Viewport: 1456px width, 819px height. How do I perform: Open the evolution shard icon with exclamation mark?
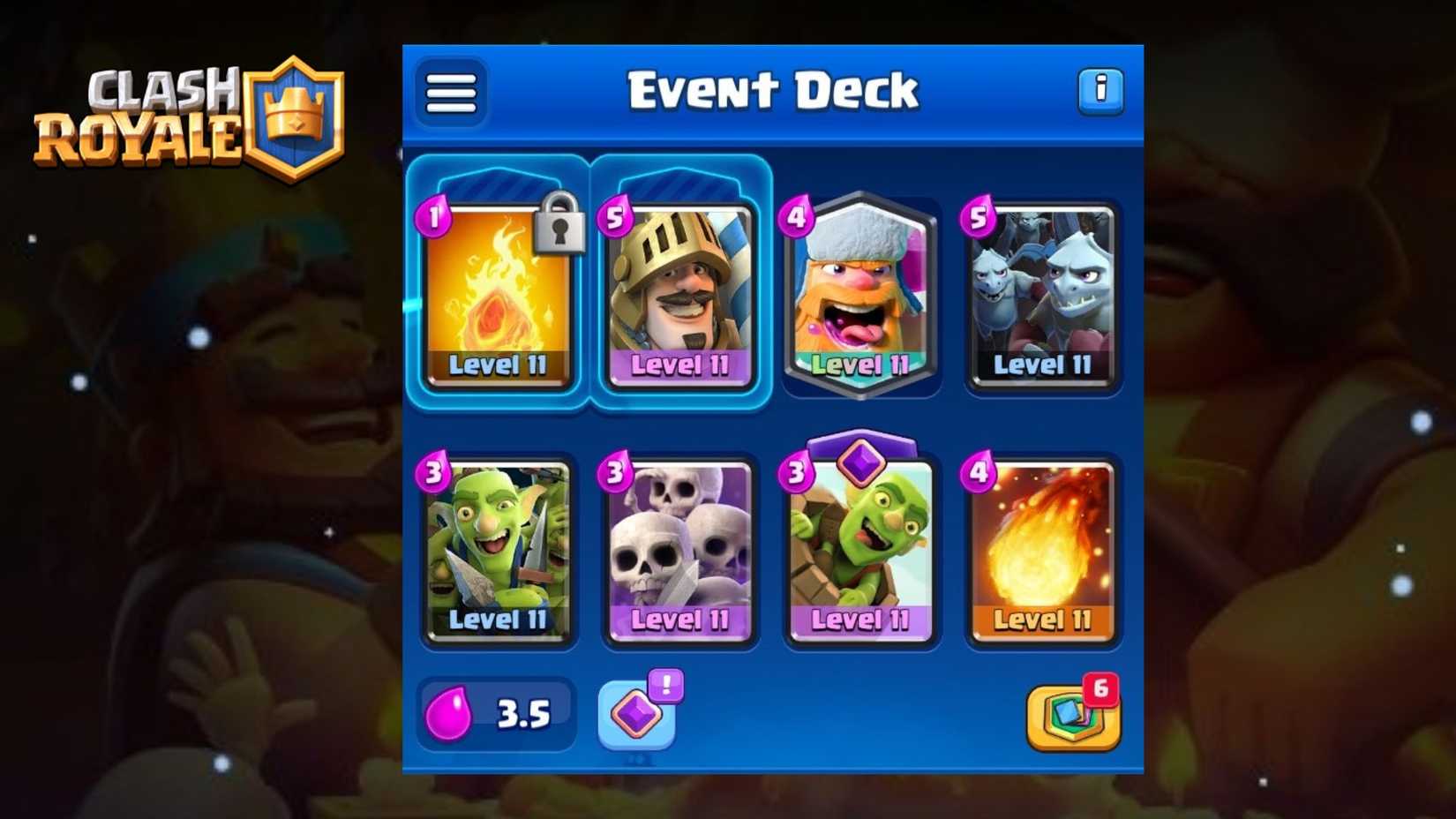[x=638, y=713]
